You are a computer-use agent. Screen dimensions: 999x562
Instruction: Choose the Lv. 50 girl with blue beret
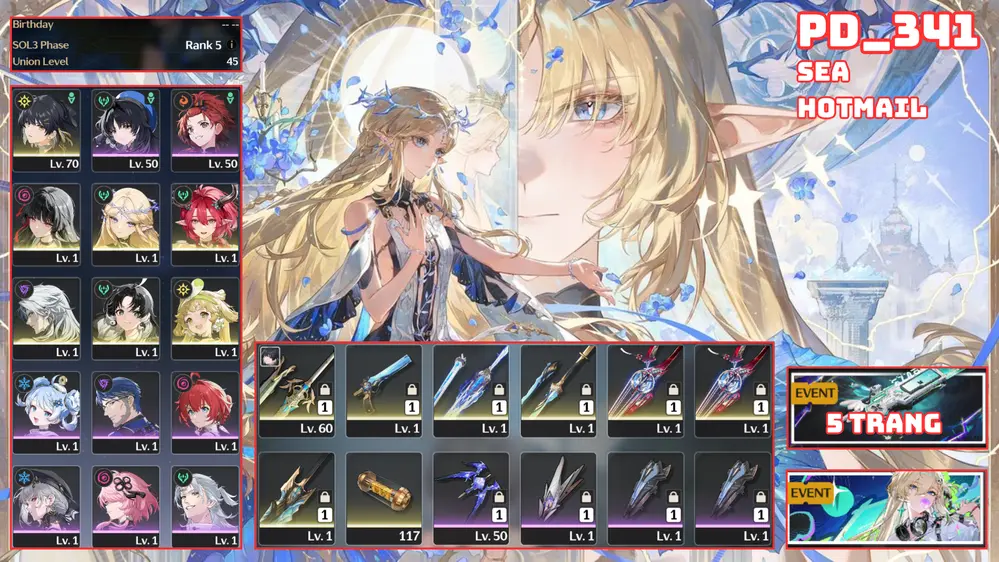pos(126,128)
